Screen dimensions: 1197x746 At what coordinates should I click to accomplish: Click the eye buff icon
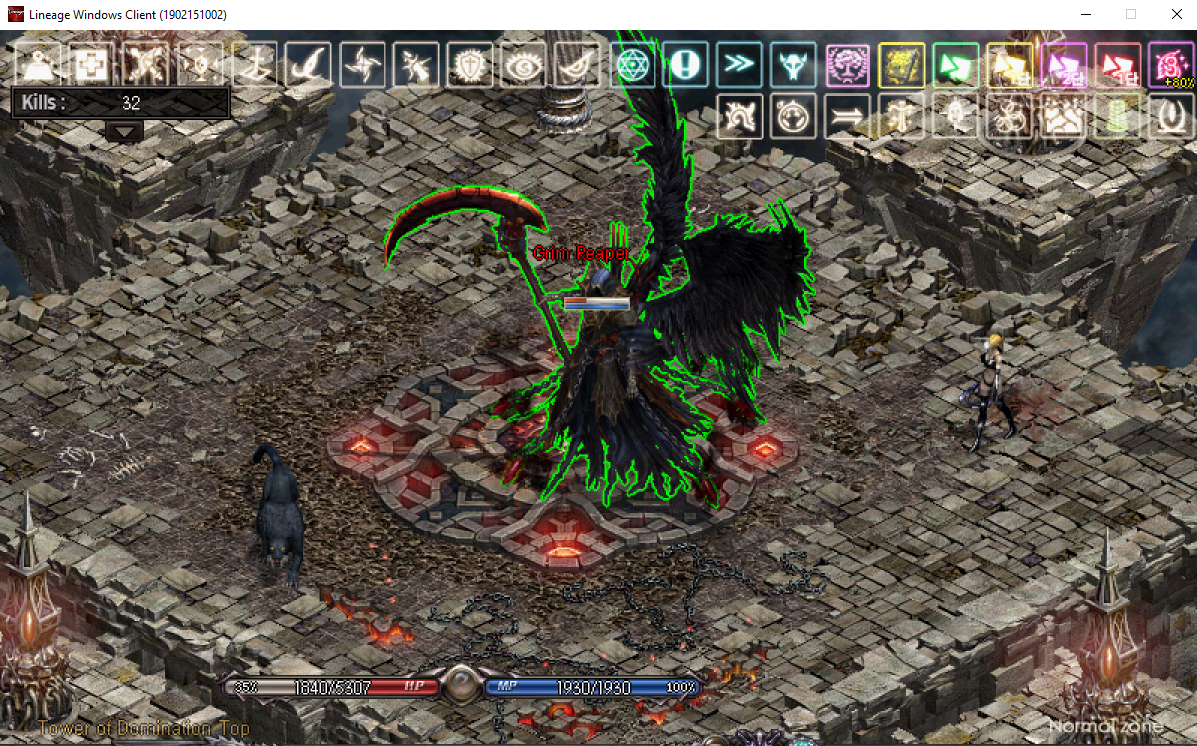pyautogui.click(x=523, y=65)
